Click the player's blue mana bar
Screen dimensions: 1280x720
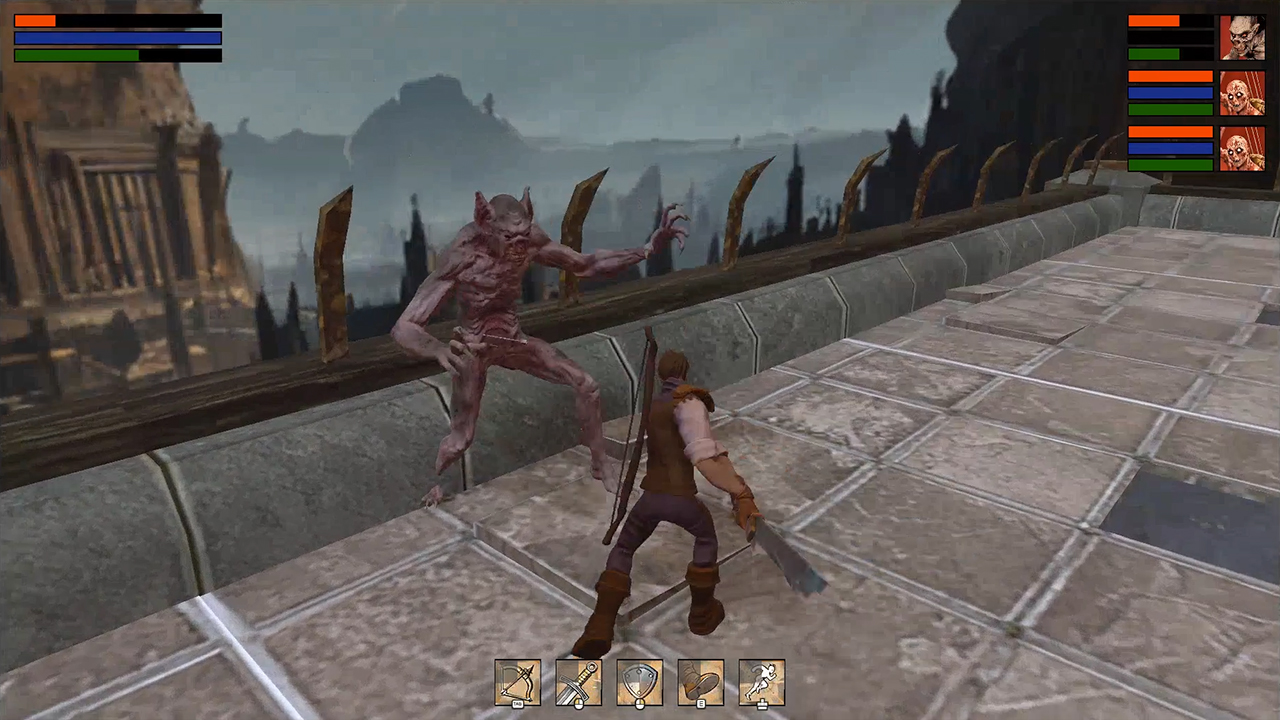tap(116, 38)
